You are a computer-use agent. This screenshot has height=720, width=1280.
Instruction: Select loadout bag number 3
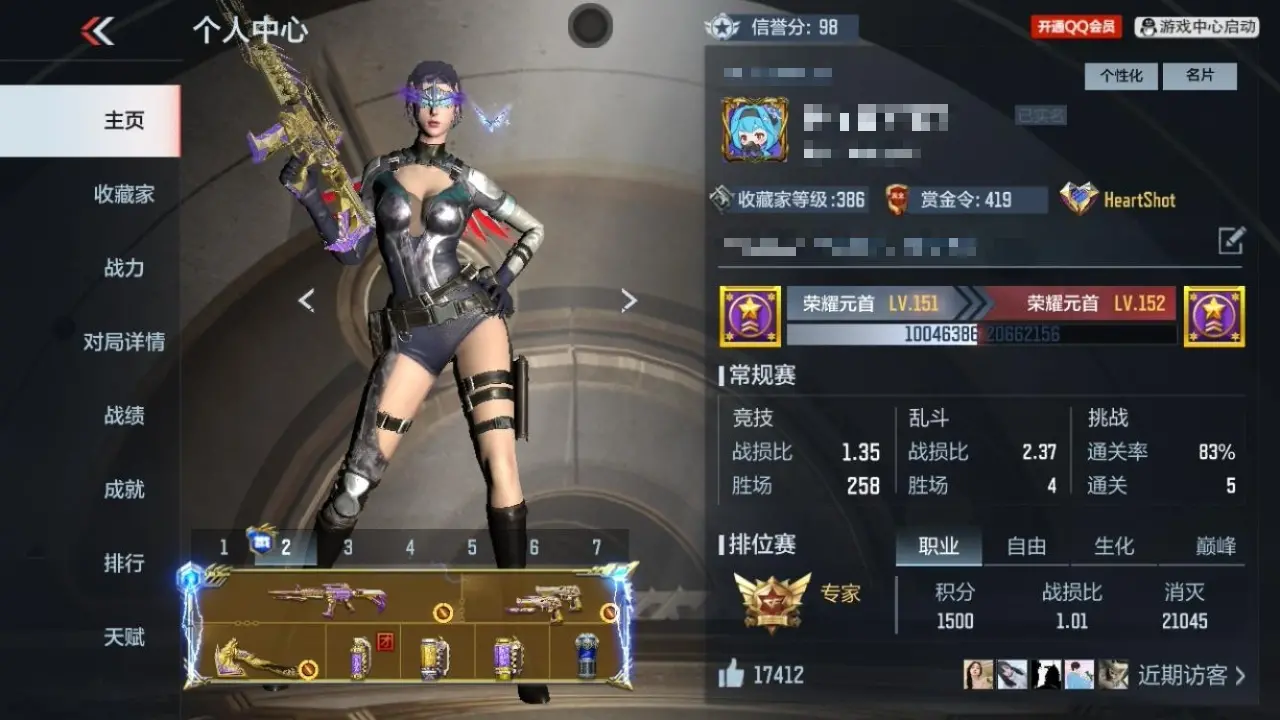pos(348,547)
